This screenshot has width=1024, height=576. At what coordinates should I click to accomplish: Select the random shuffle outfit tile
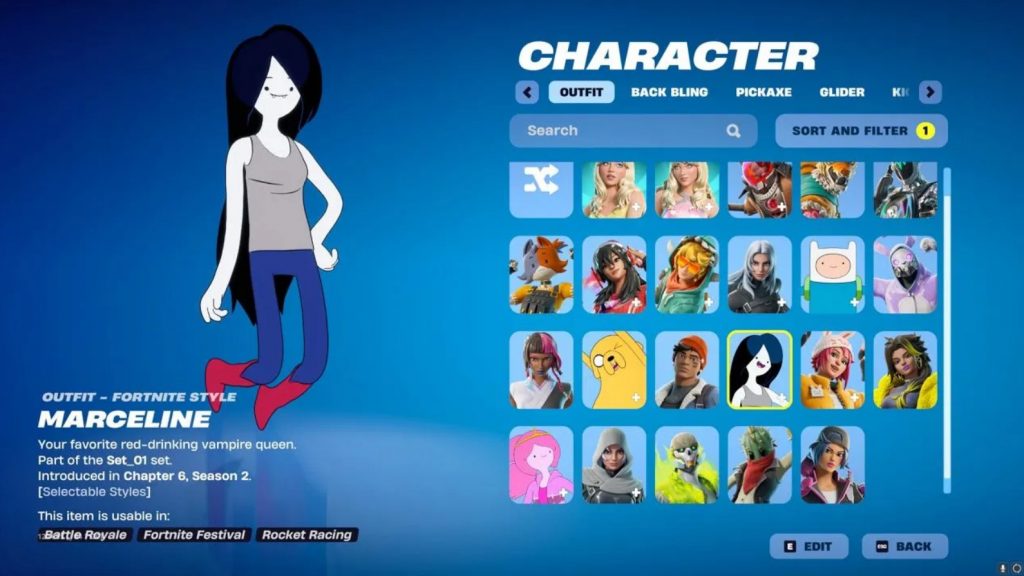[541, 187]
